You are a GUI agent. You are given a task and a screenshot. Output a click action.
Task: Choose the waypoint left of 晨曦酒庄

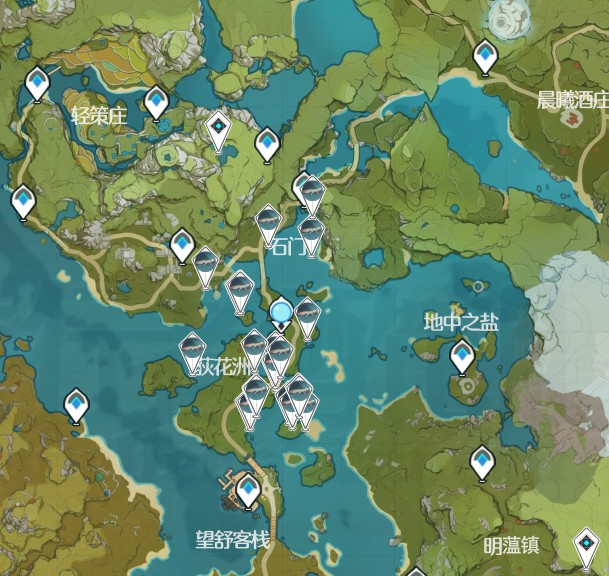486,55
